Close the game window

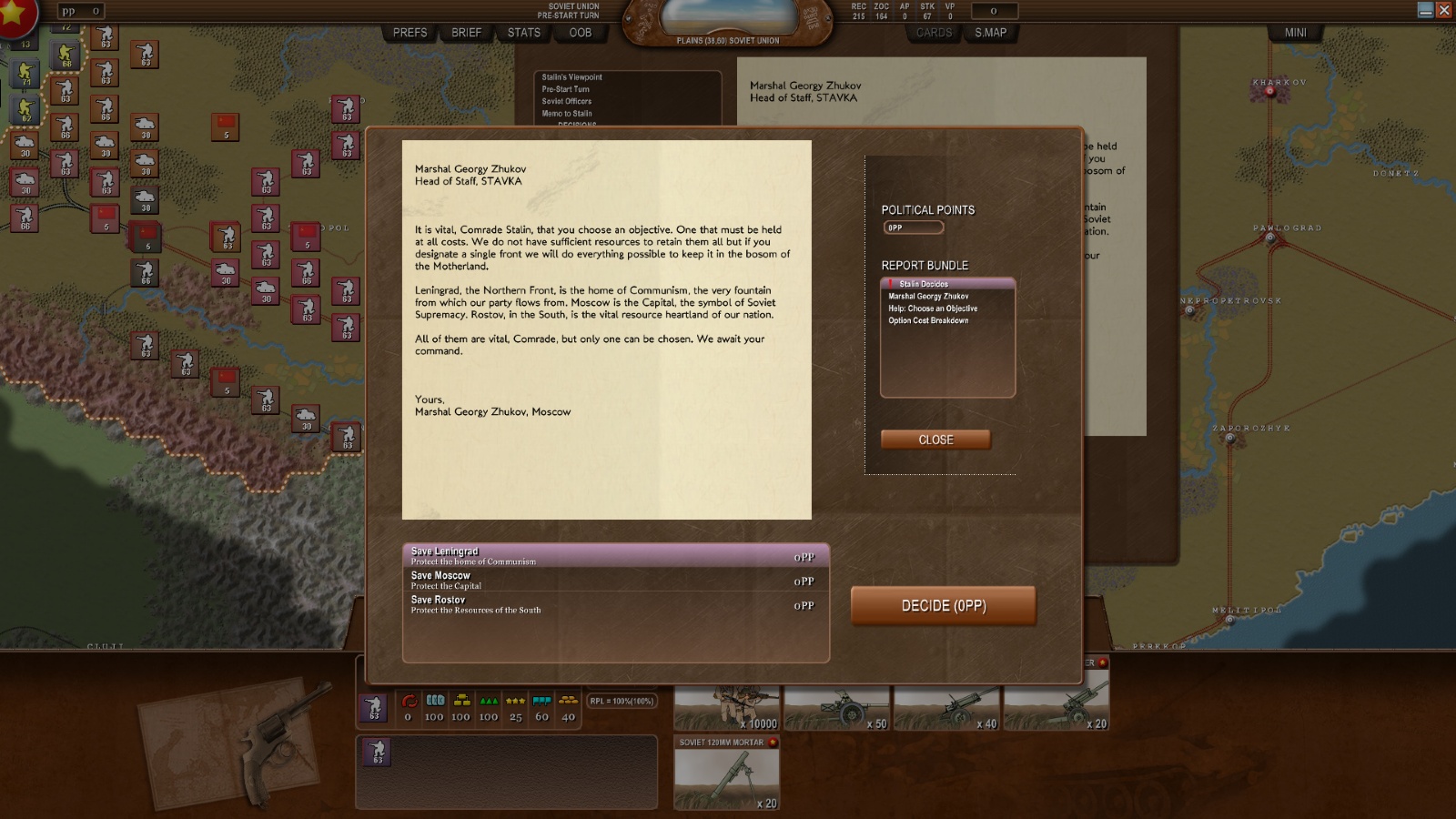coord(1444,10)
